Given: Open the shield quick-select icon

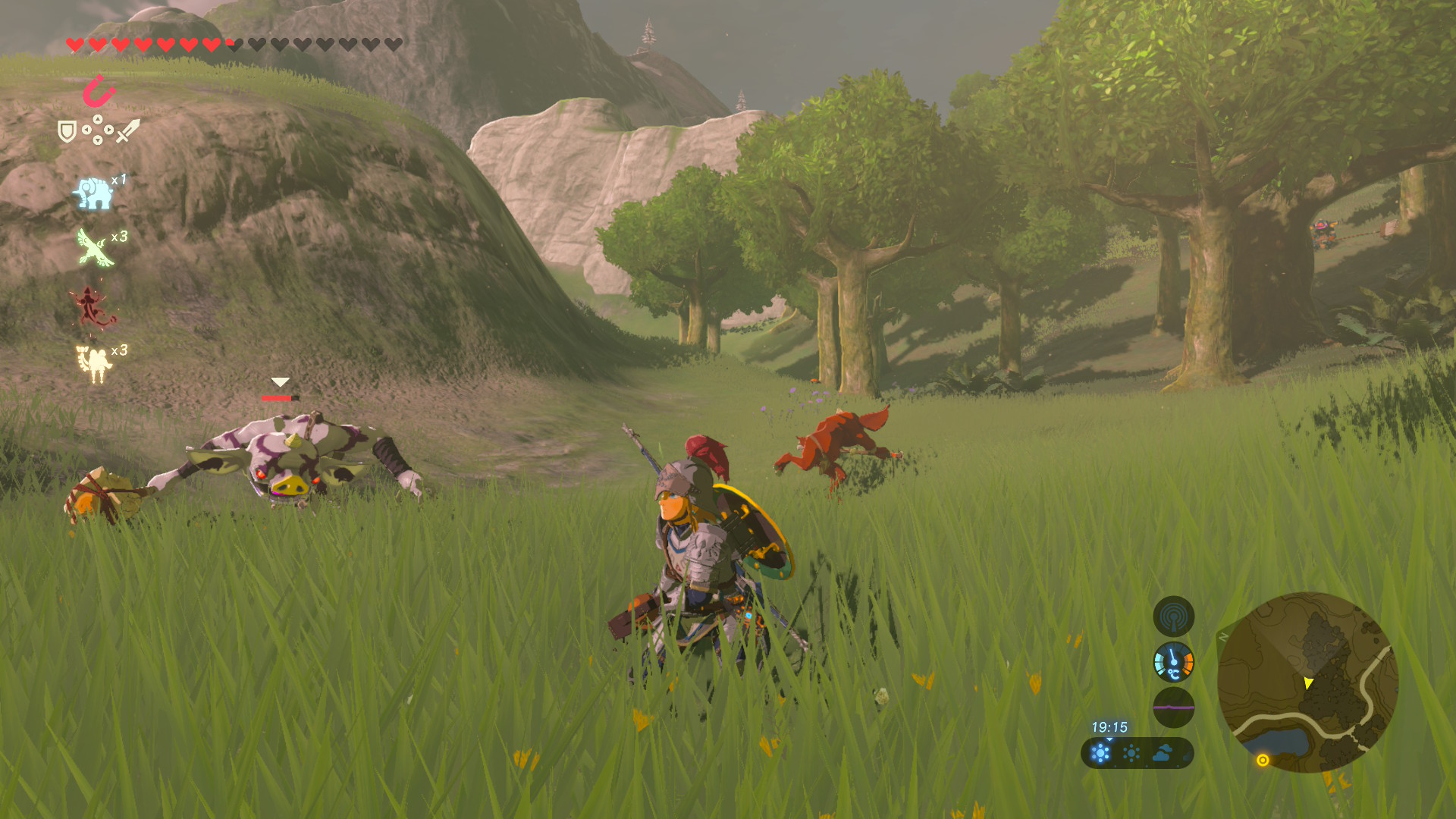Looking at the screenshot, I should [67, 132].
